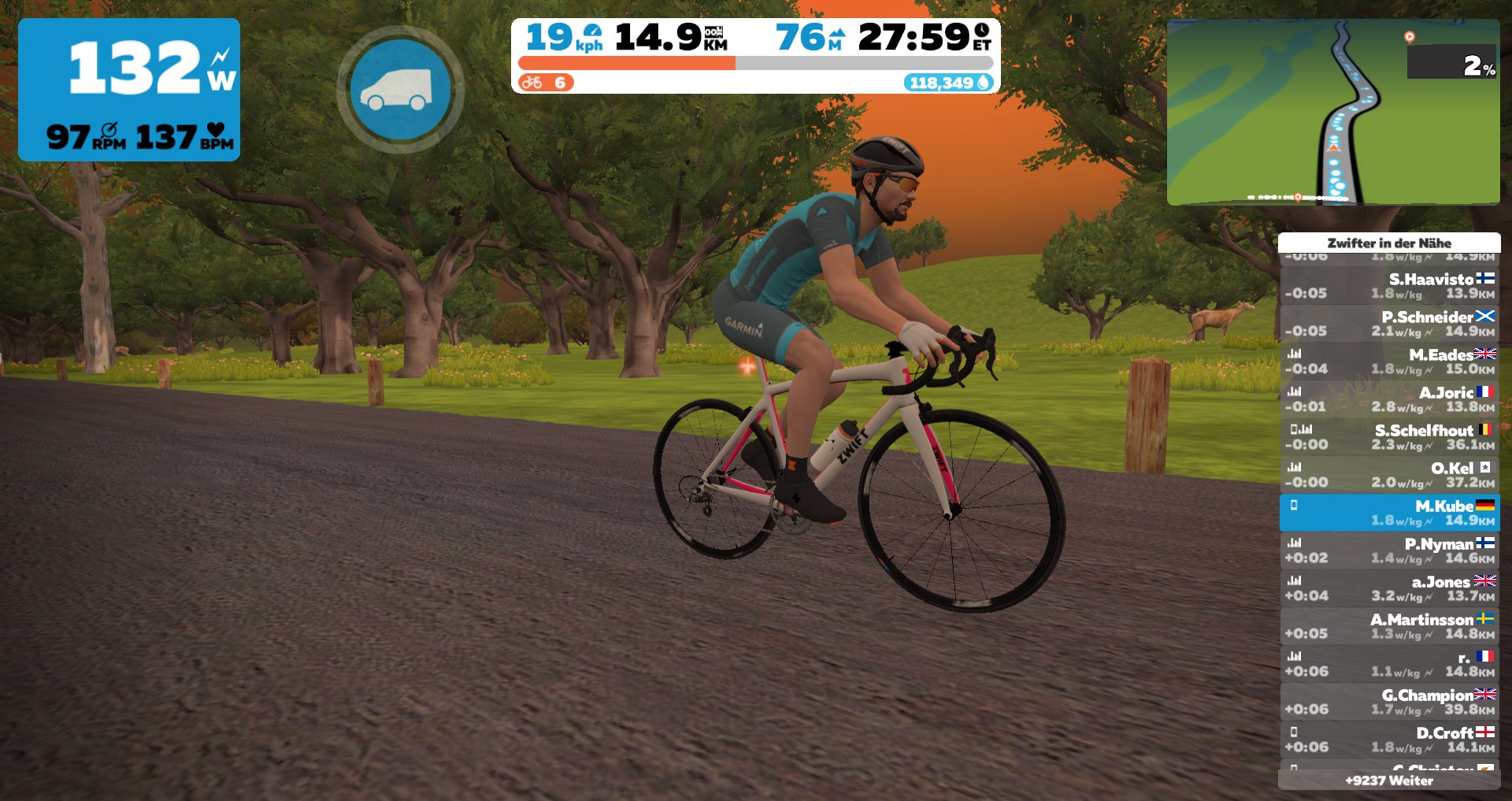
Task: Select G.Champion from nearby Zwifters
Action: (x=1389, y=702)
